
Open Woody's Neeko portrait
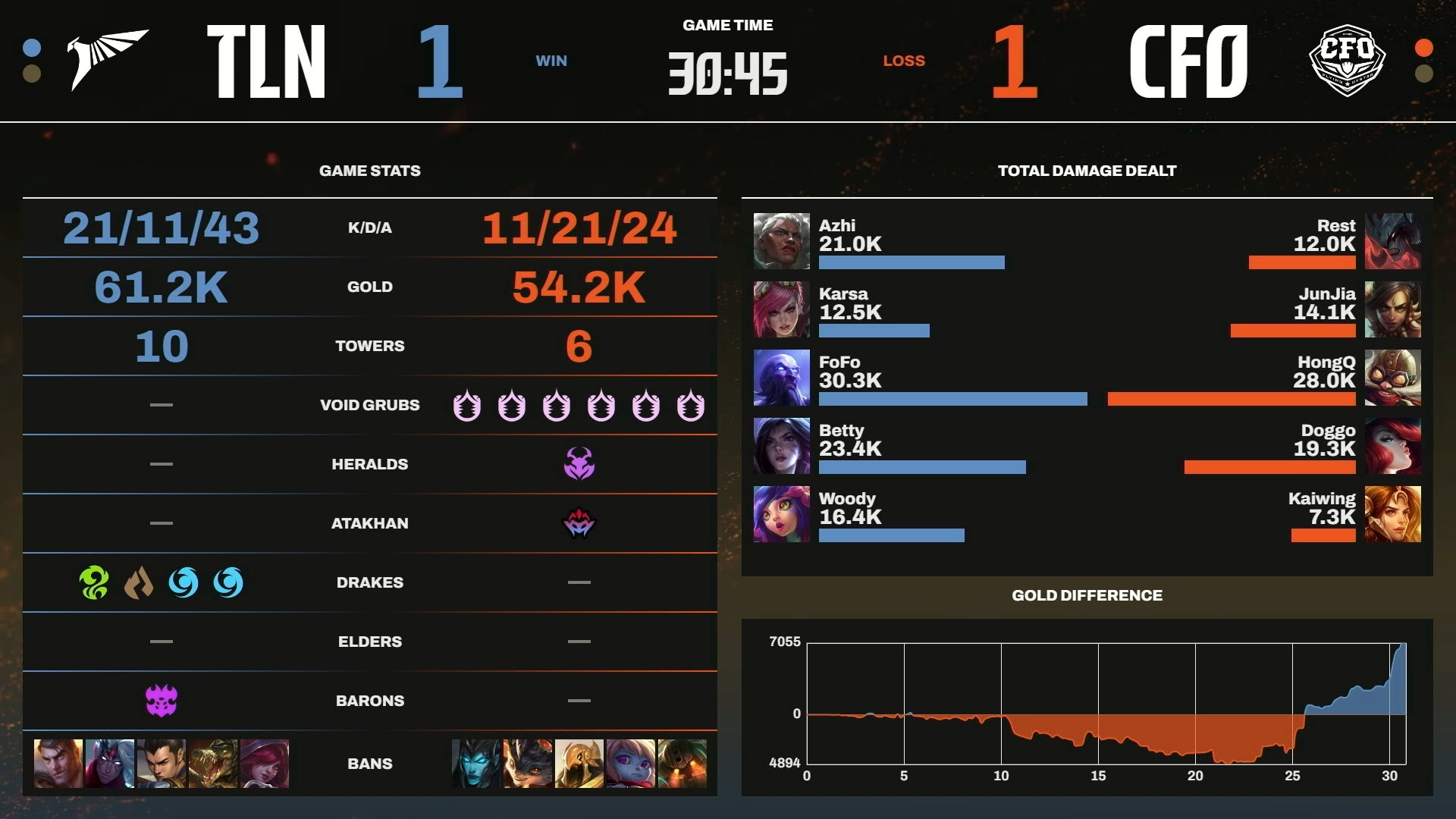(781, 514)
